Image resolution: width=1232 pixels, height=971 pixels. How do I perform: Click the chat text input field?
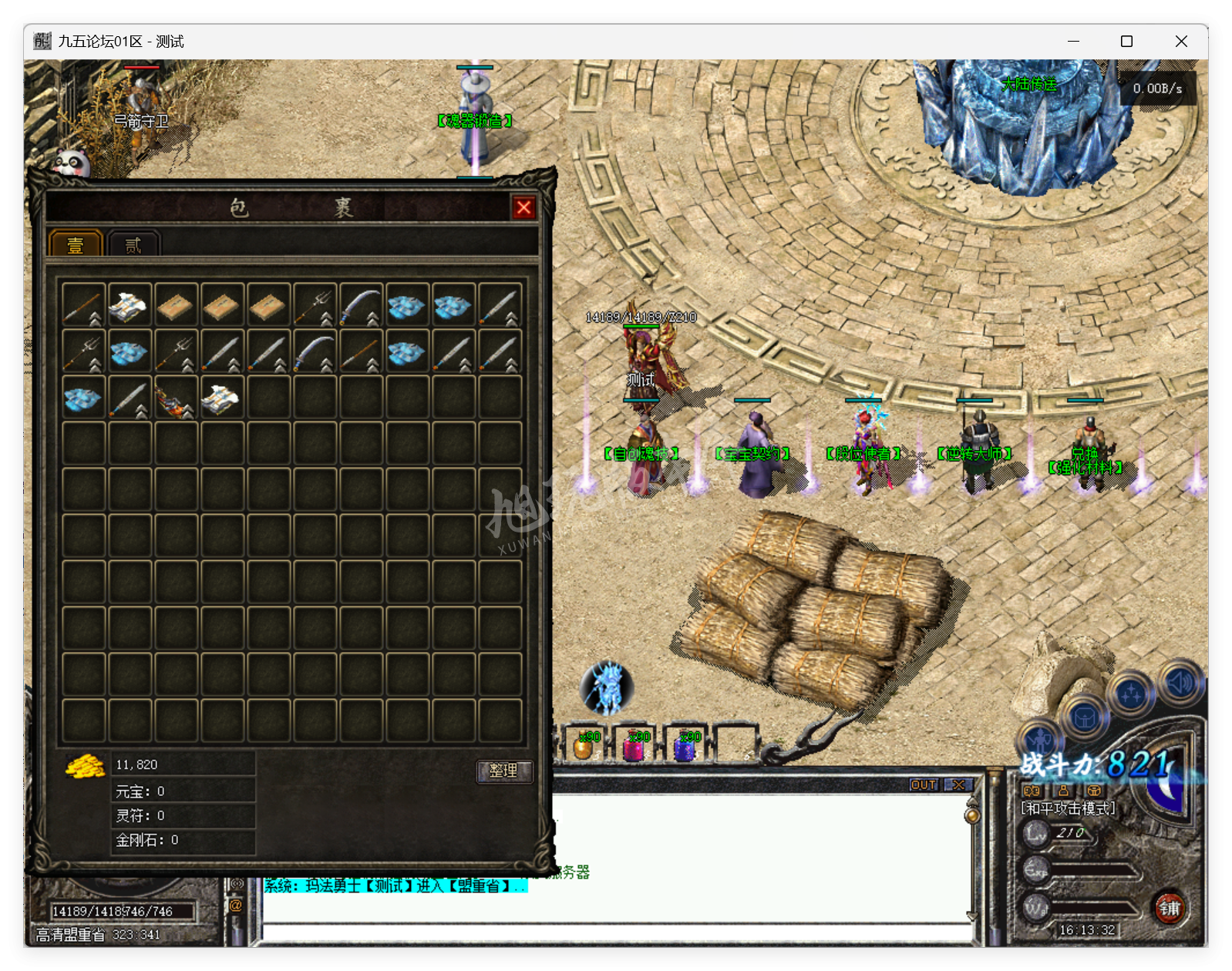pos(617,932)
